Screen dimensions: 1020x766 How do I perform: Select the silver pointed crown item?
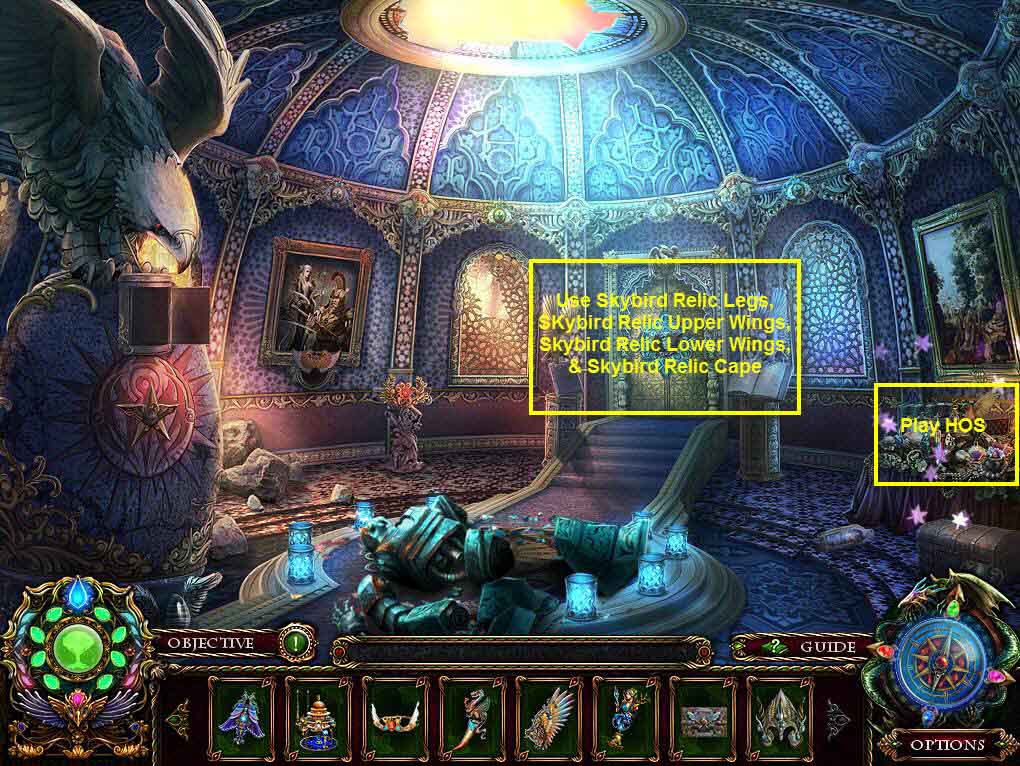780,715
